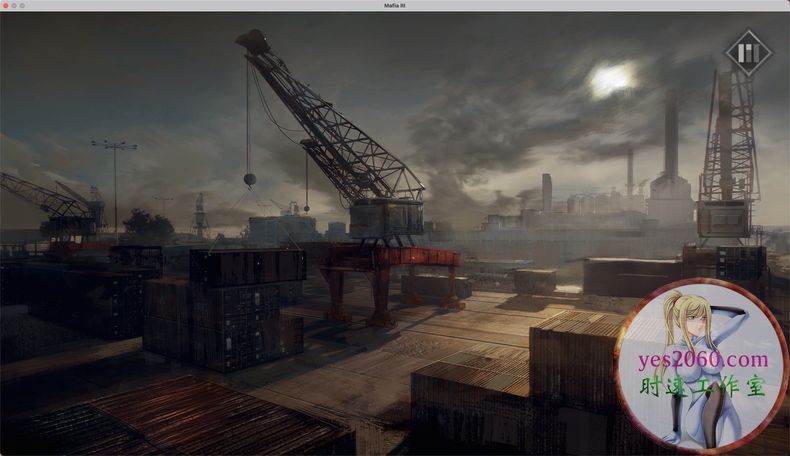Click the diamond-shaped pause button

click(749, 53)
